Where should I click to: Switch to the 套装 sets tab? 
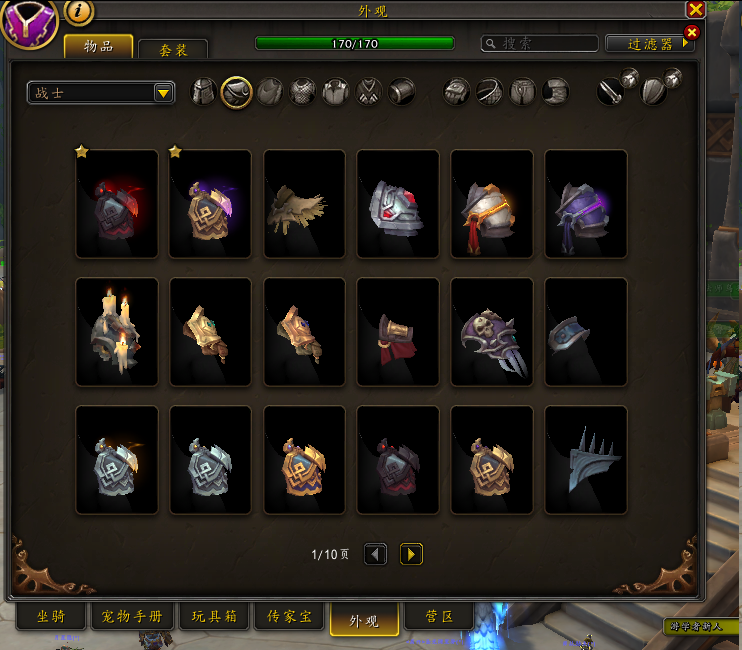pos(173,49)
